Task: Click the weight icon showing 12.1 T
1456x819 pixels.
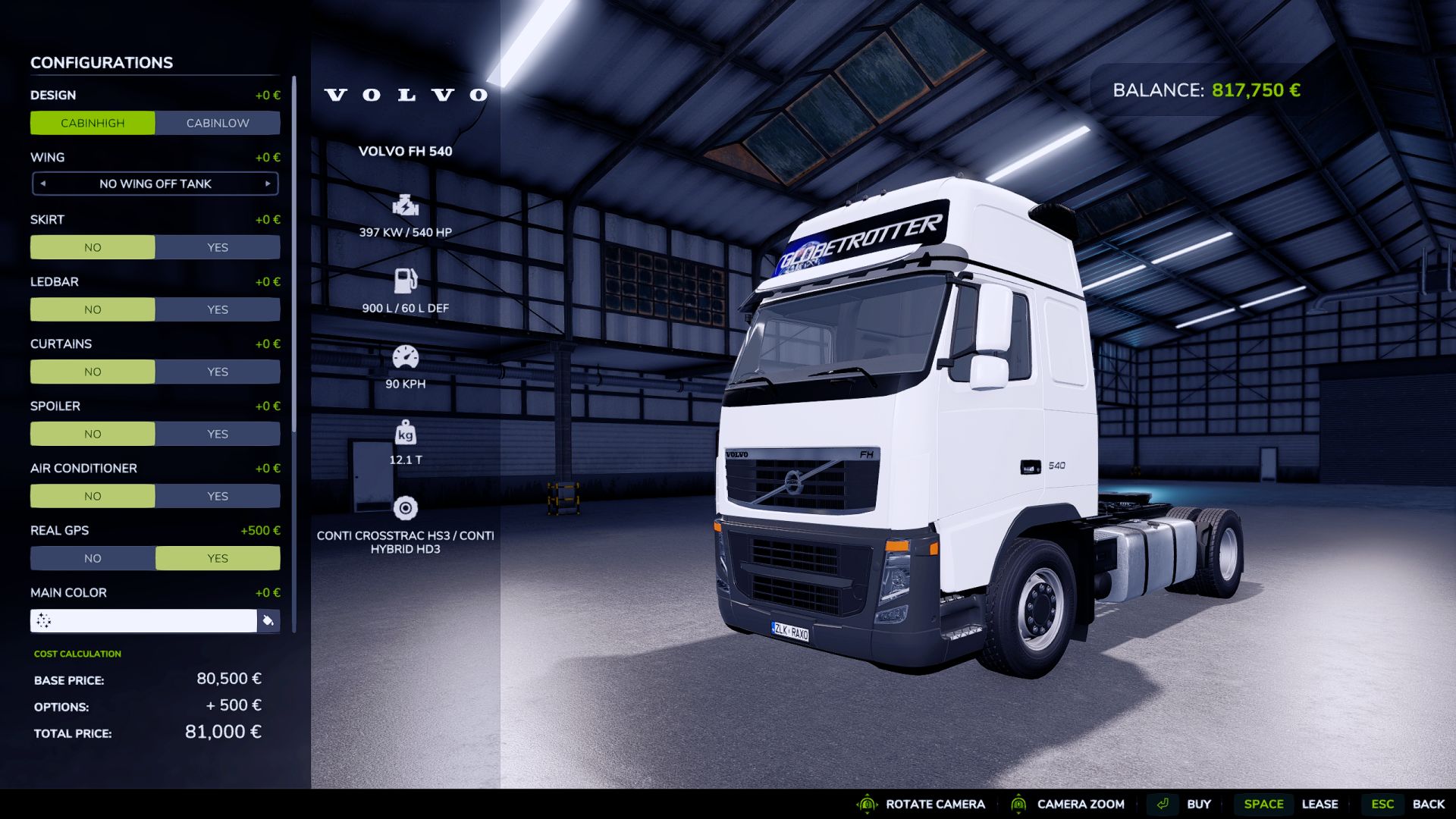Action: pyautogui.click(x=406, y=432)
